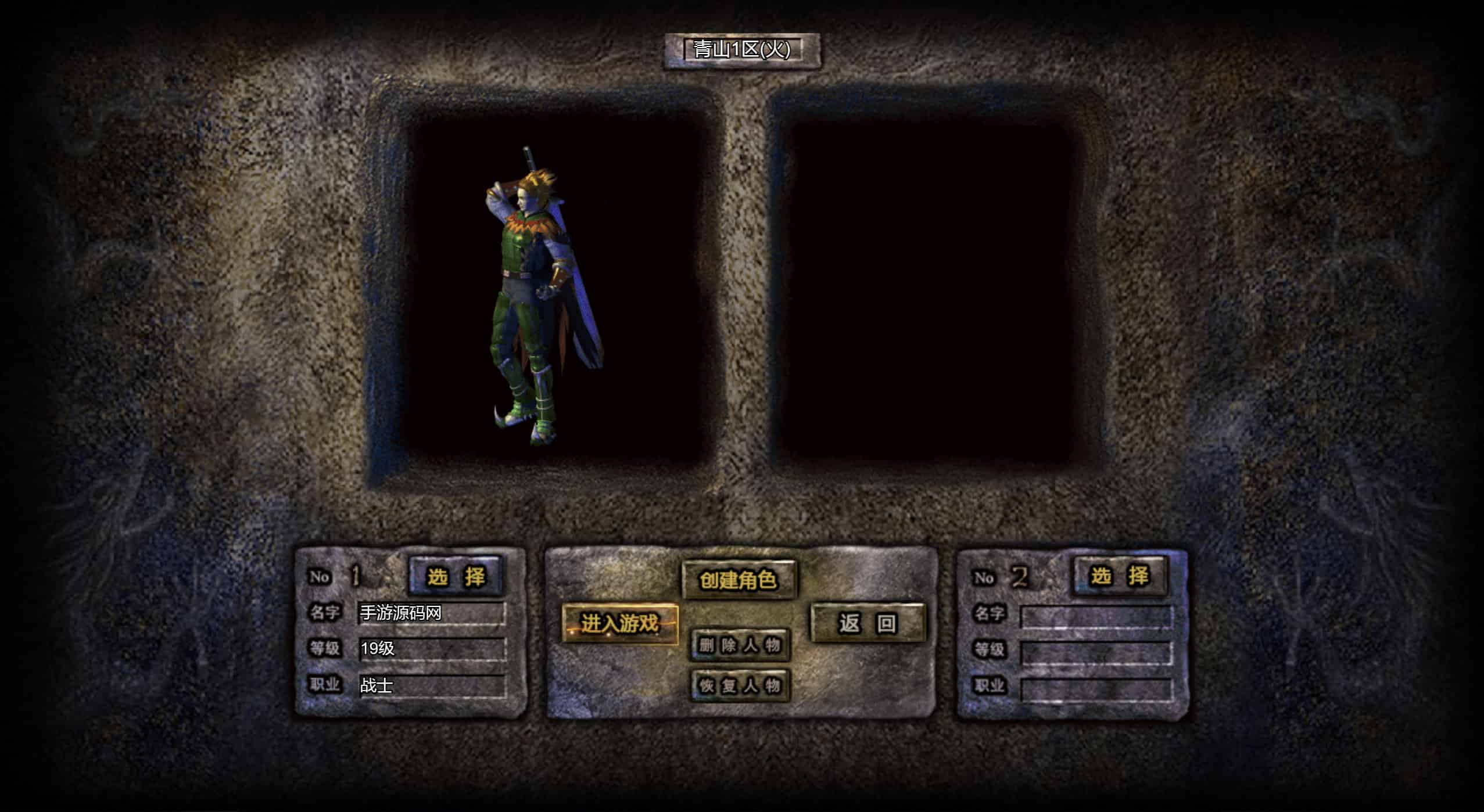Choose 删除人物 to delete character
Screen dimensions: 1484x812
coord(740,645)
